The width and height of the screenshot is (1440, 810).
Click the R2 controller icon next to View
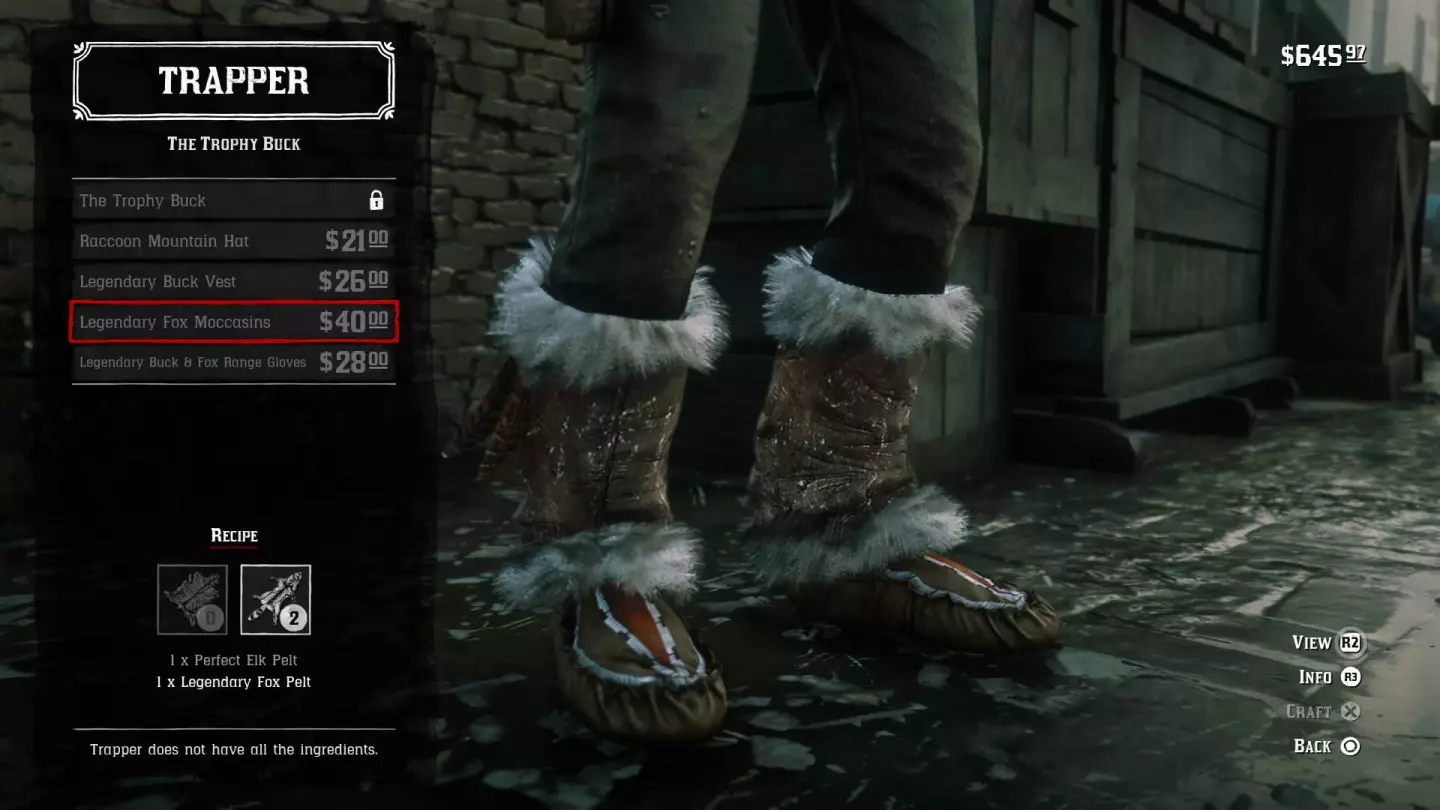click(x=1351, y=643)
